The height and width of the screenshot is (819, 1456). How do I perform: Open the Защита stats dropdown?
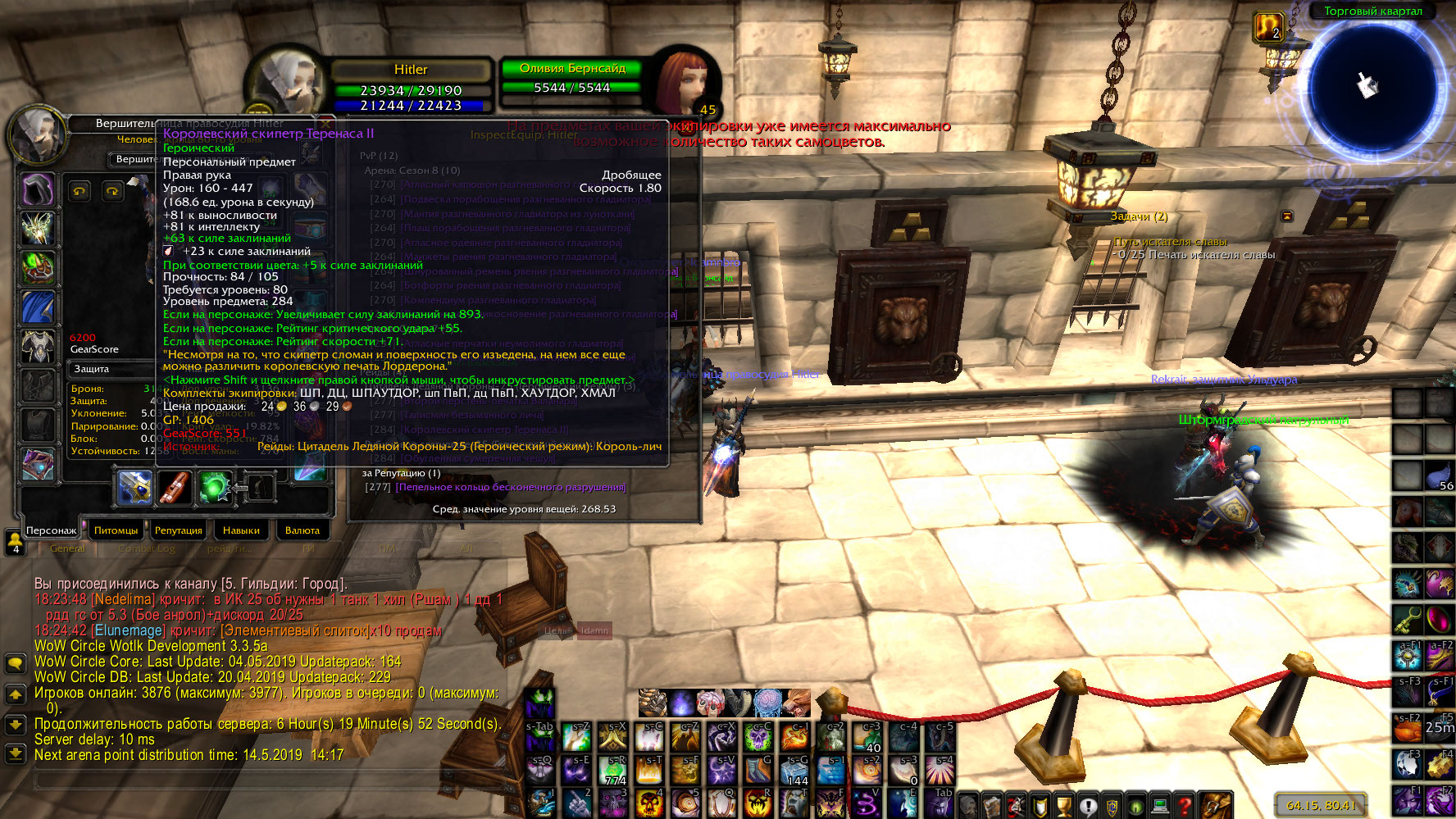coord(111,369)
